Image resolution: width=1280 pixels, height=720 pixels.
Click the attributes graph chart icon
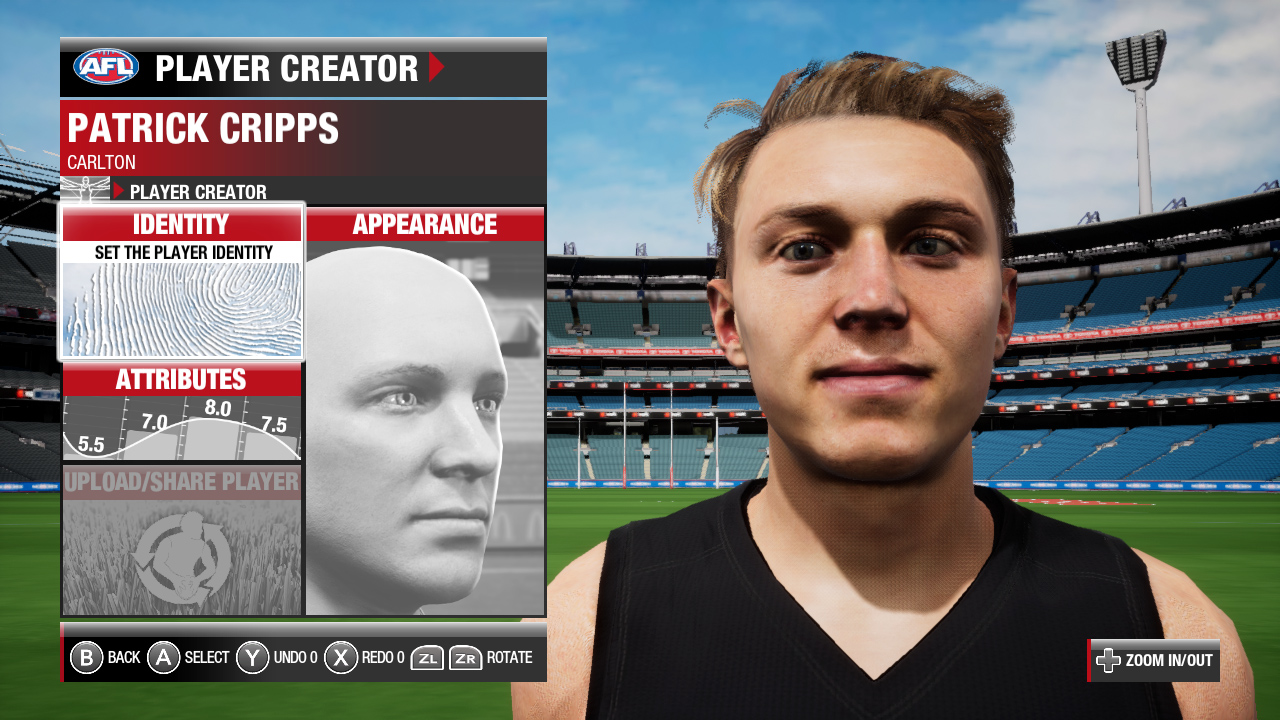point(181,425)
